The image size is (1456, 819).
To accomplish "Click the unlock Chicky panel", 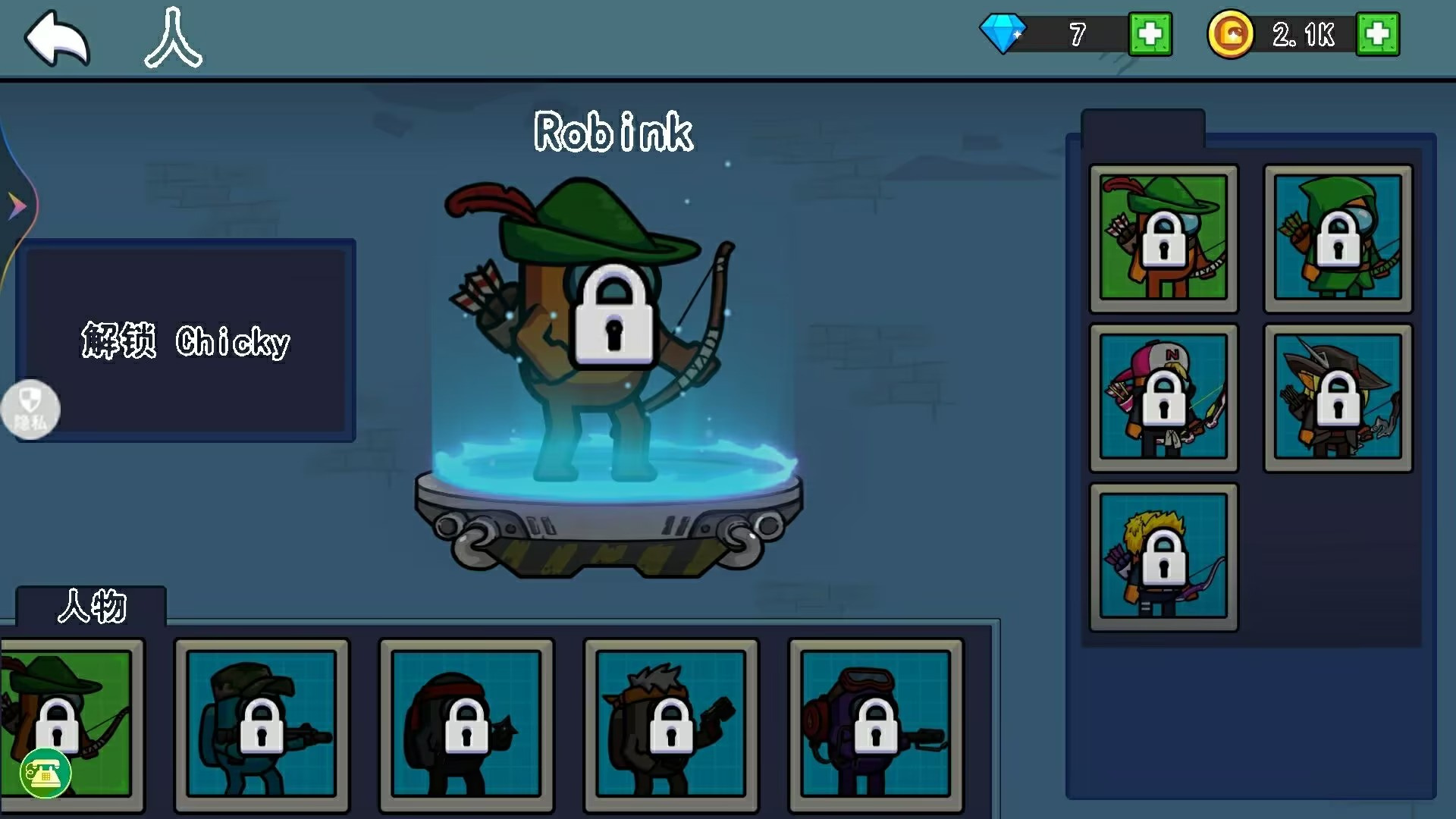I will pyautogui.click(x=186, y=340).
